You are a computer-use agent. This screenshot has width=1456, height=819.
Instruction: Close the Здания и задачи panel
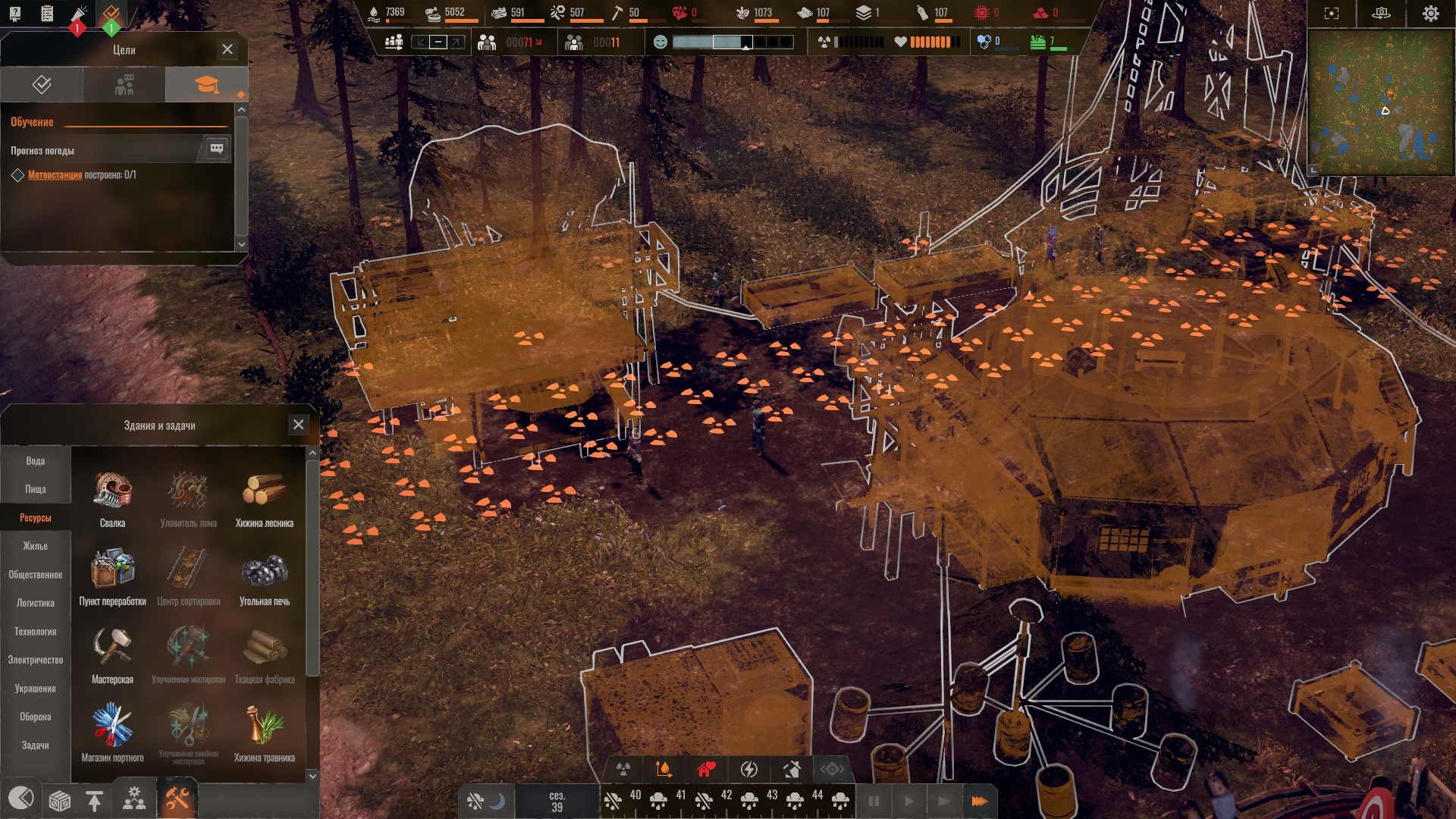299,425
